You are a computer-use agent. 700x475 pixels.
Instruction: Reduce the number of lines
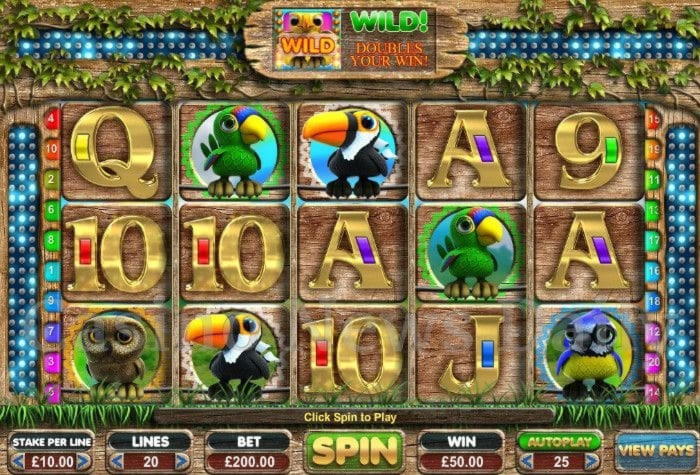point(117,461)
